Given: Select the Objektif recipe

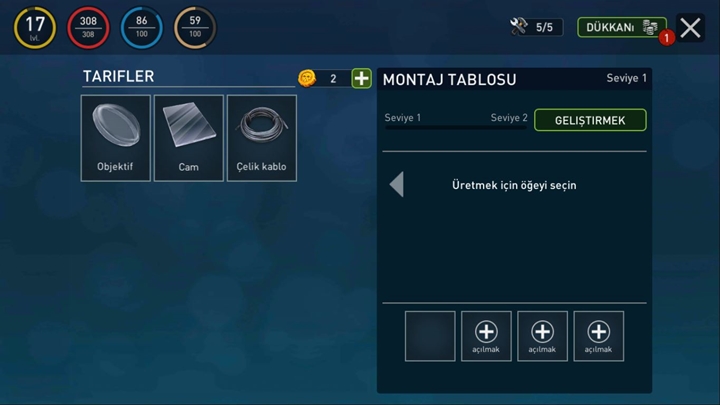Looking at the screenshot, I should click(115, 138).
